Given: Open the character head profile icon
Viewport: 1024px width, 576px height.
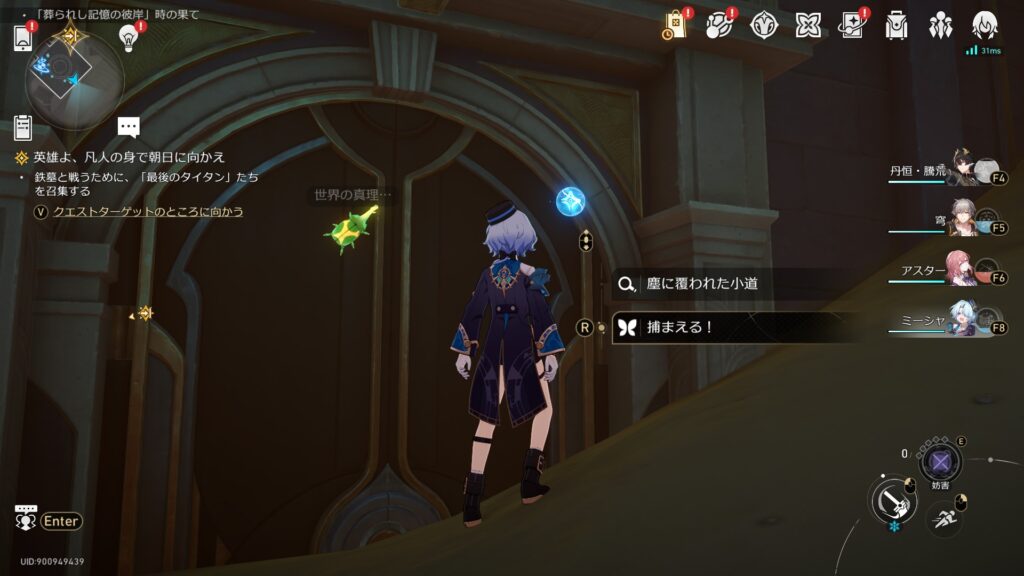Looking at the screenshot, I should [985, 24].
